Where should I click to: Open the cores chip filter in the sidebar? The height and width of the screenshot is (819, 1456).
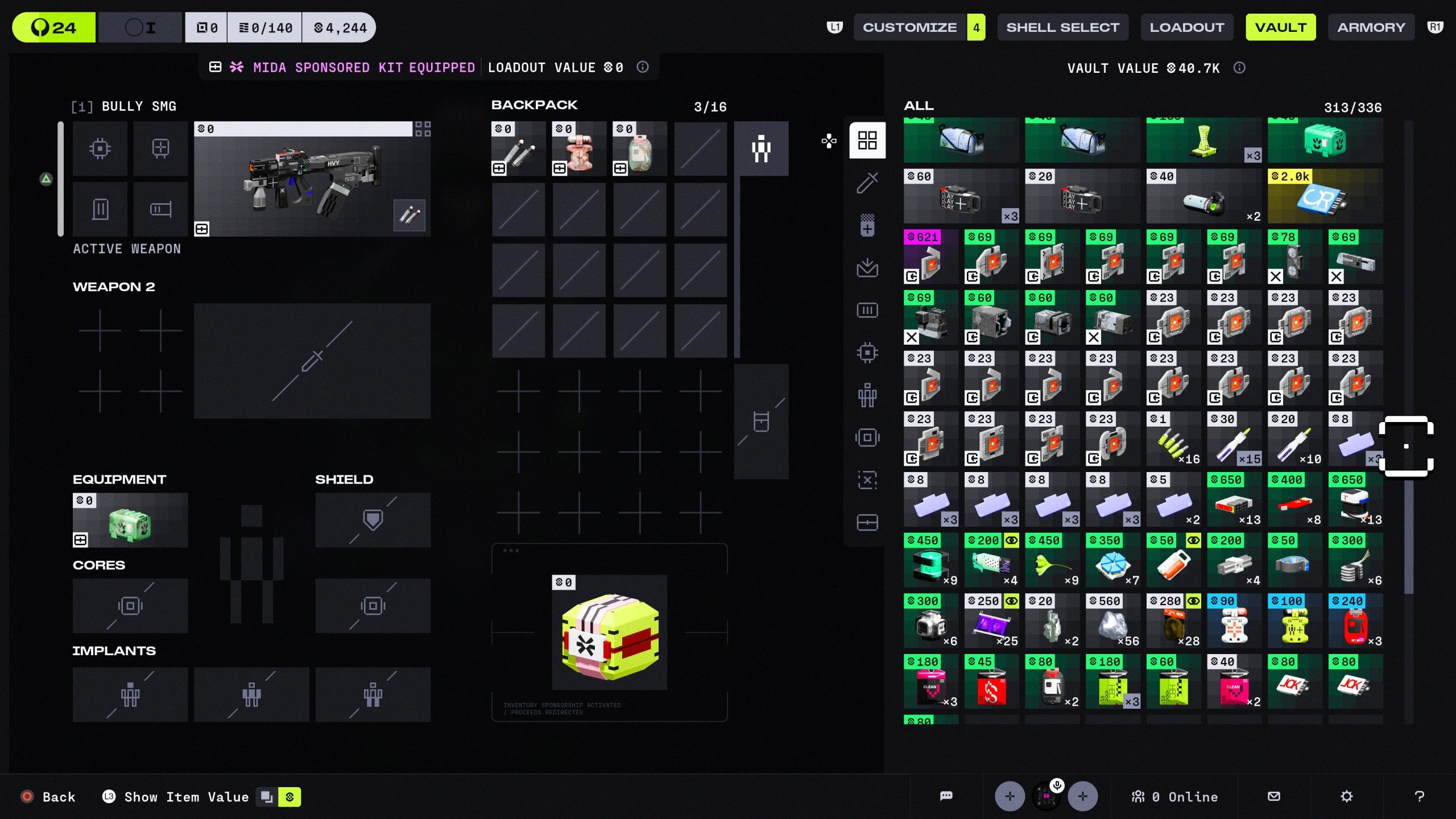coord(867,353)
